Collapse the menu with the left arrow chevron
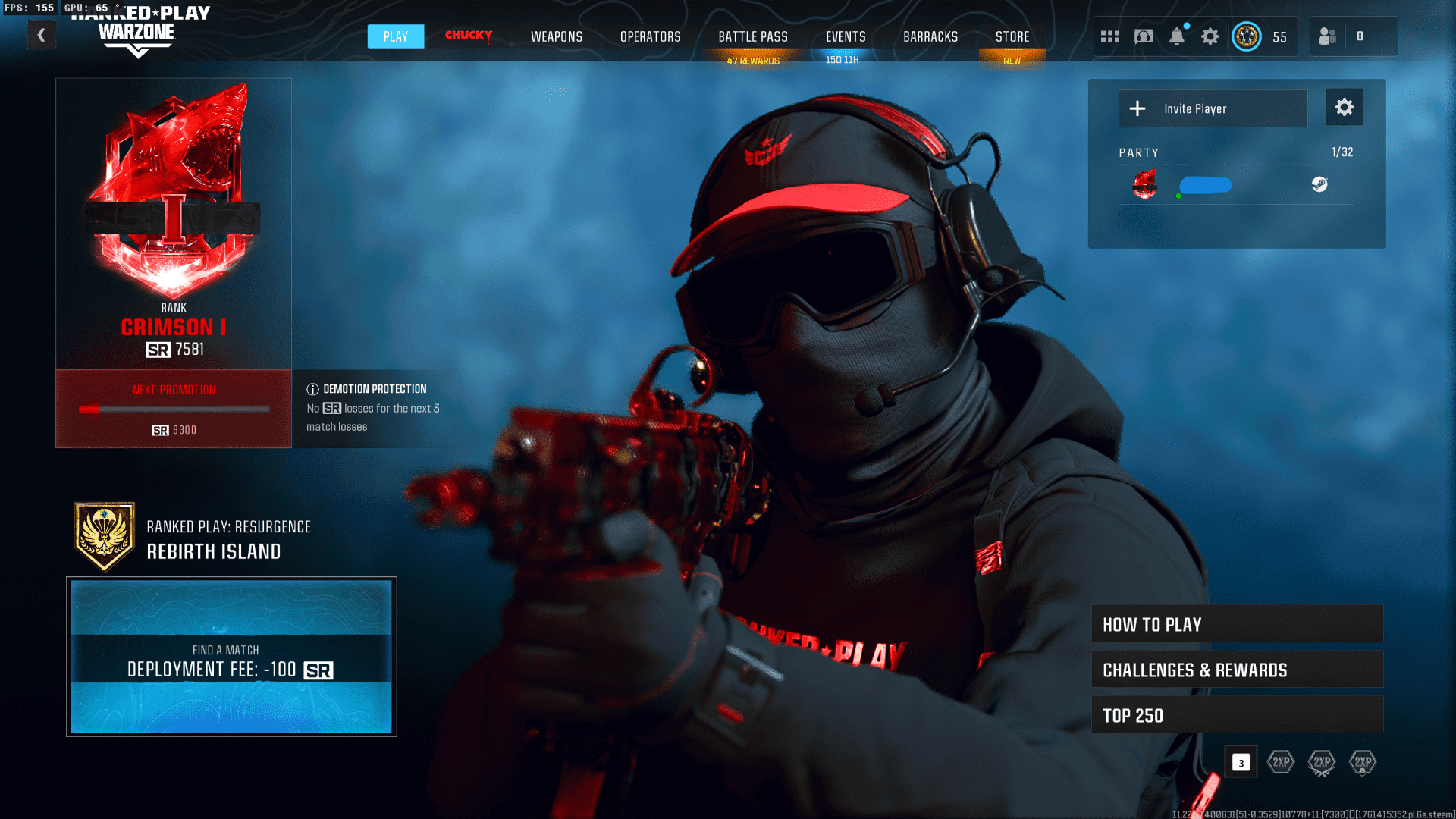The width and height of the screenshot is (1456, 819). pyautogui.click(x=42, y=35)
